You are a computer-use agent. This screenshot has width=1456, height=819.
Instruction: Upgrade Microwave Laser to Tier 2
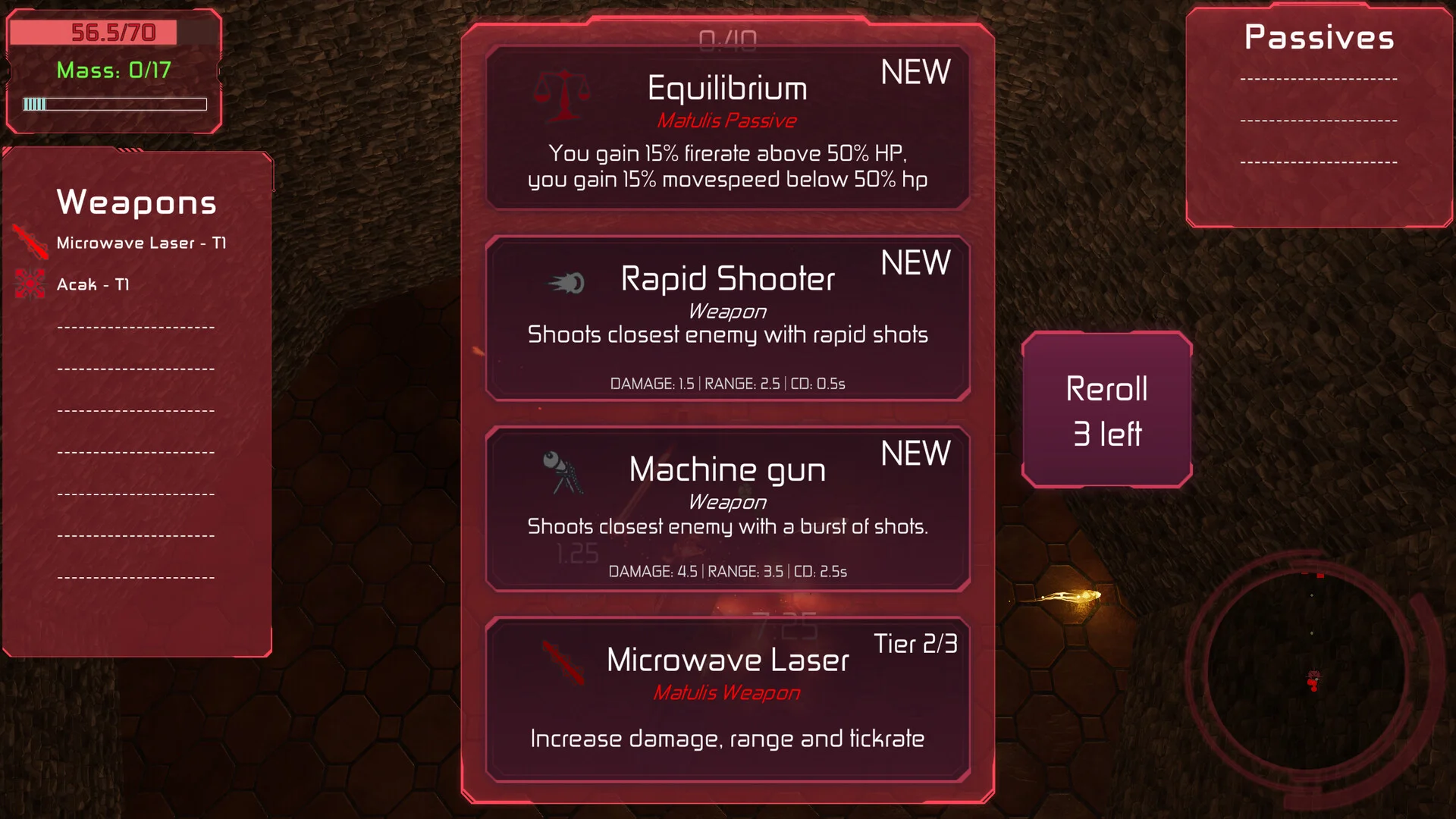point(727,699)
